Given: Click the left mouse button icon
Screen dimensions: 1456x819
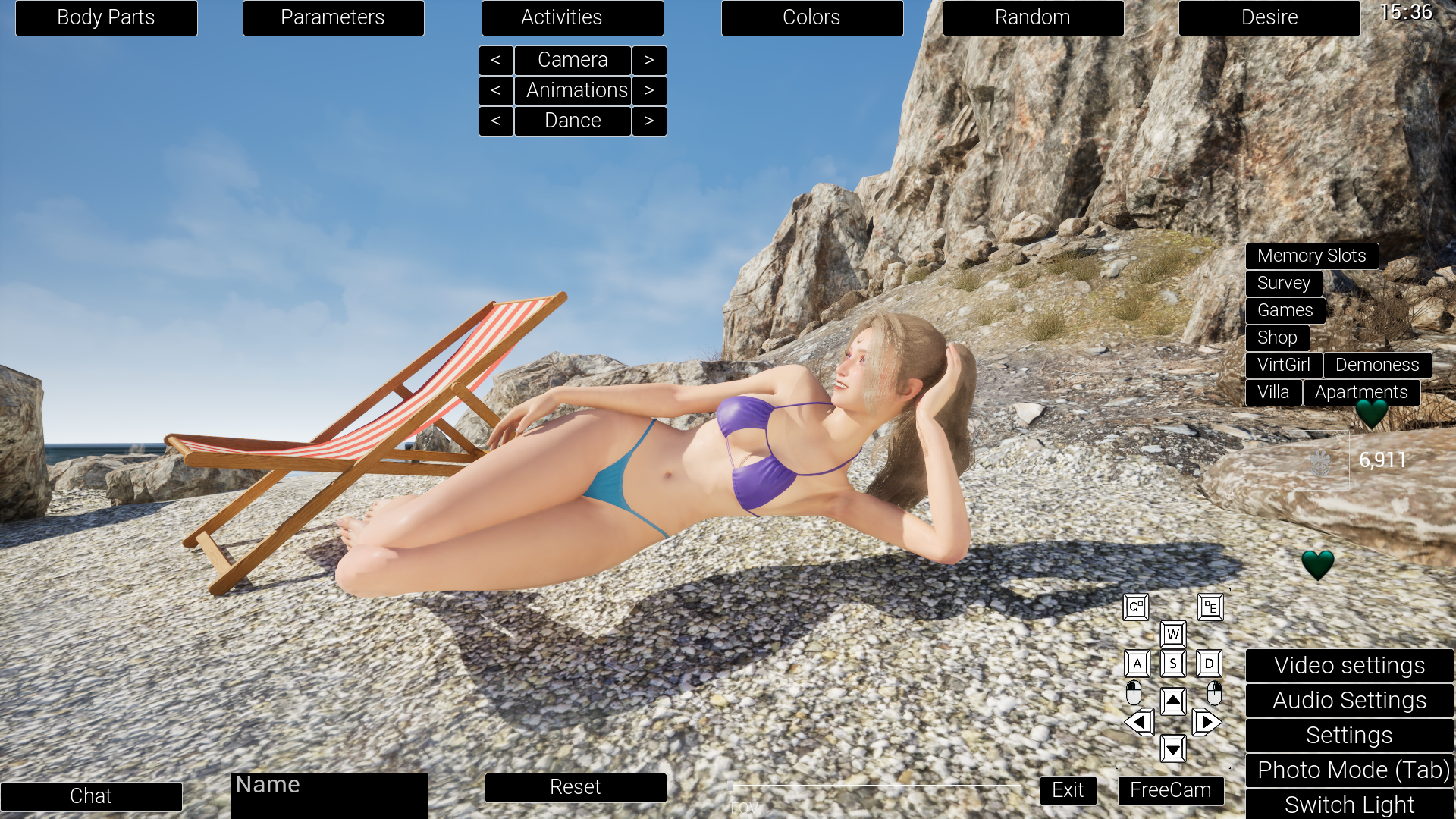Looking at the screenshot, I should click(x=1135, y=692).
